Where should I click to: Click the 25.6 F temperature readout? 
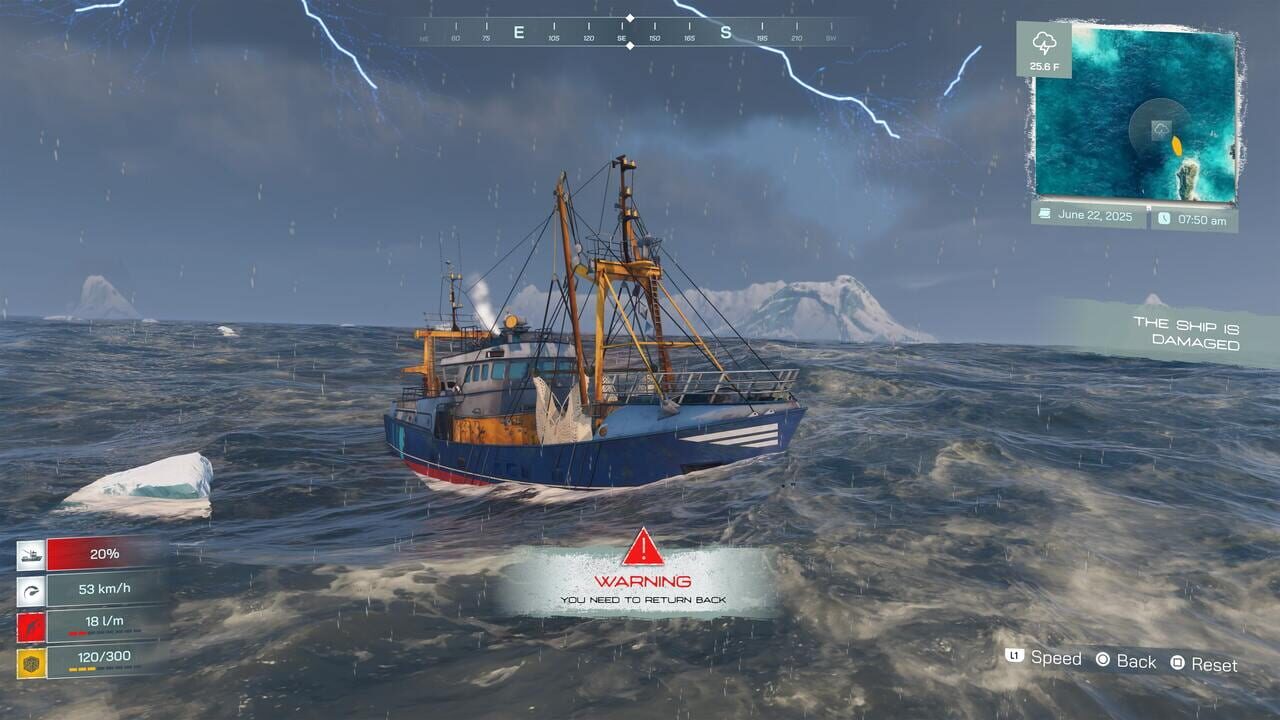pos(1045,67)
